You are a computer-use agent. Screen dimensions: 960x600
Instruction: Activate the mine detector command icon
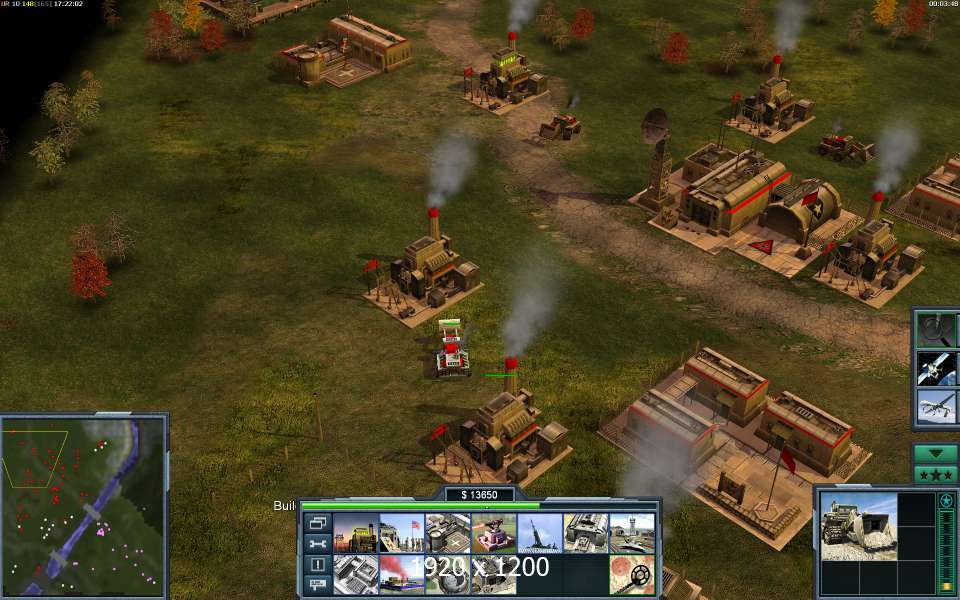[632, 574]
